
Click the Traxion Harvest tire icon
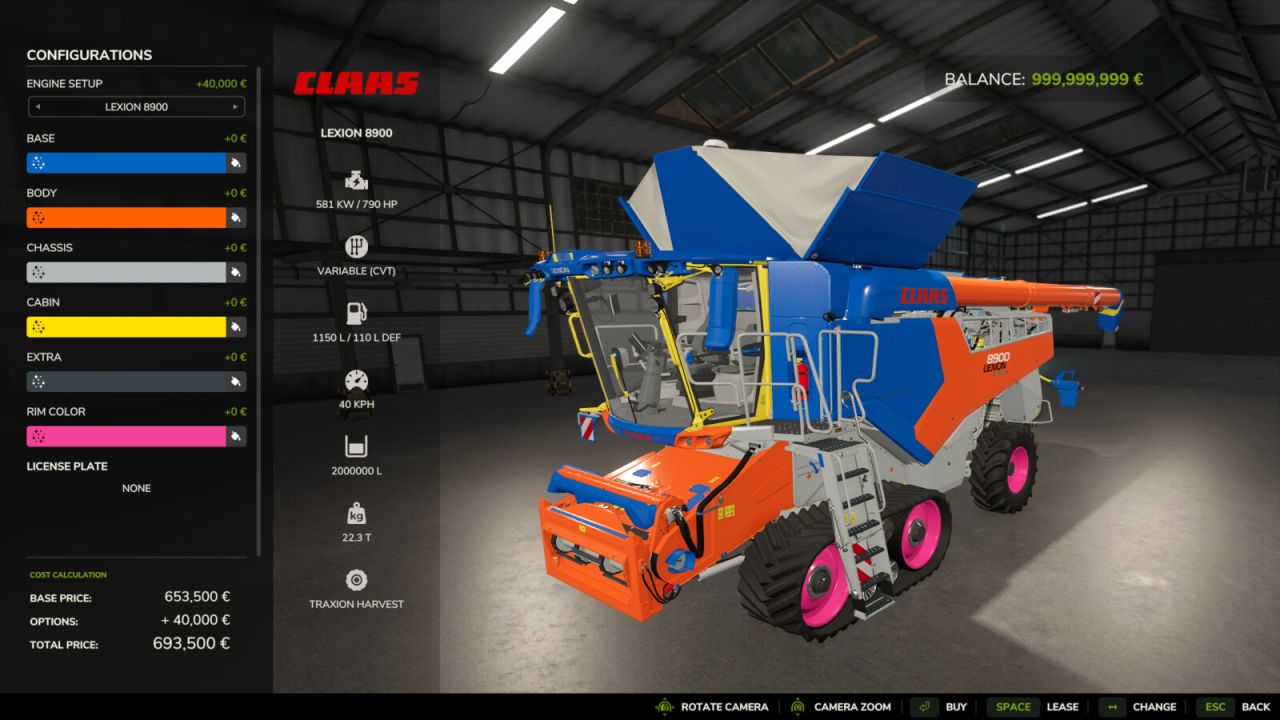356,579
